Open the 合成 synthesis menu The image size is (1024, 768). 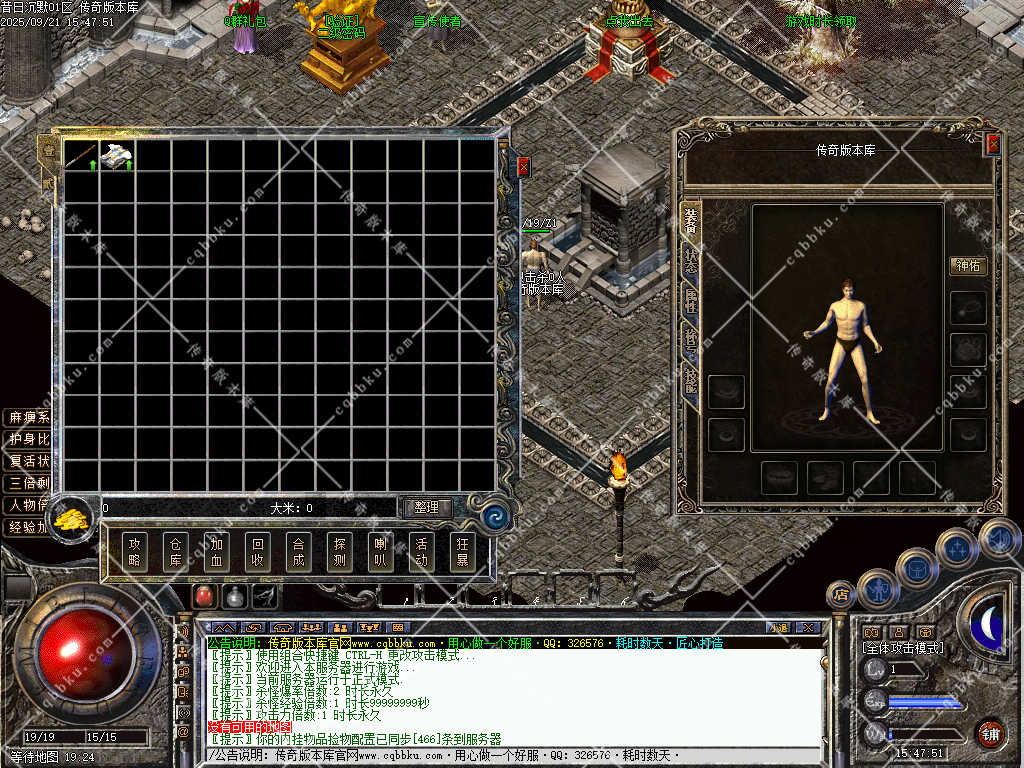tap(298, 552)
